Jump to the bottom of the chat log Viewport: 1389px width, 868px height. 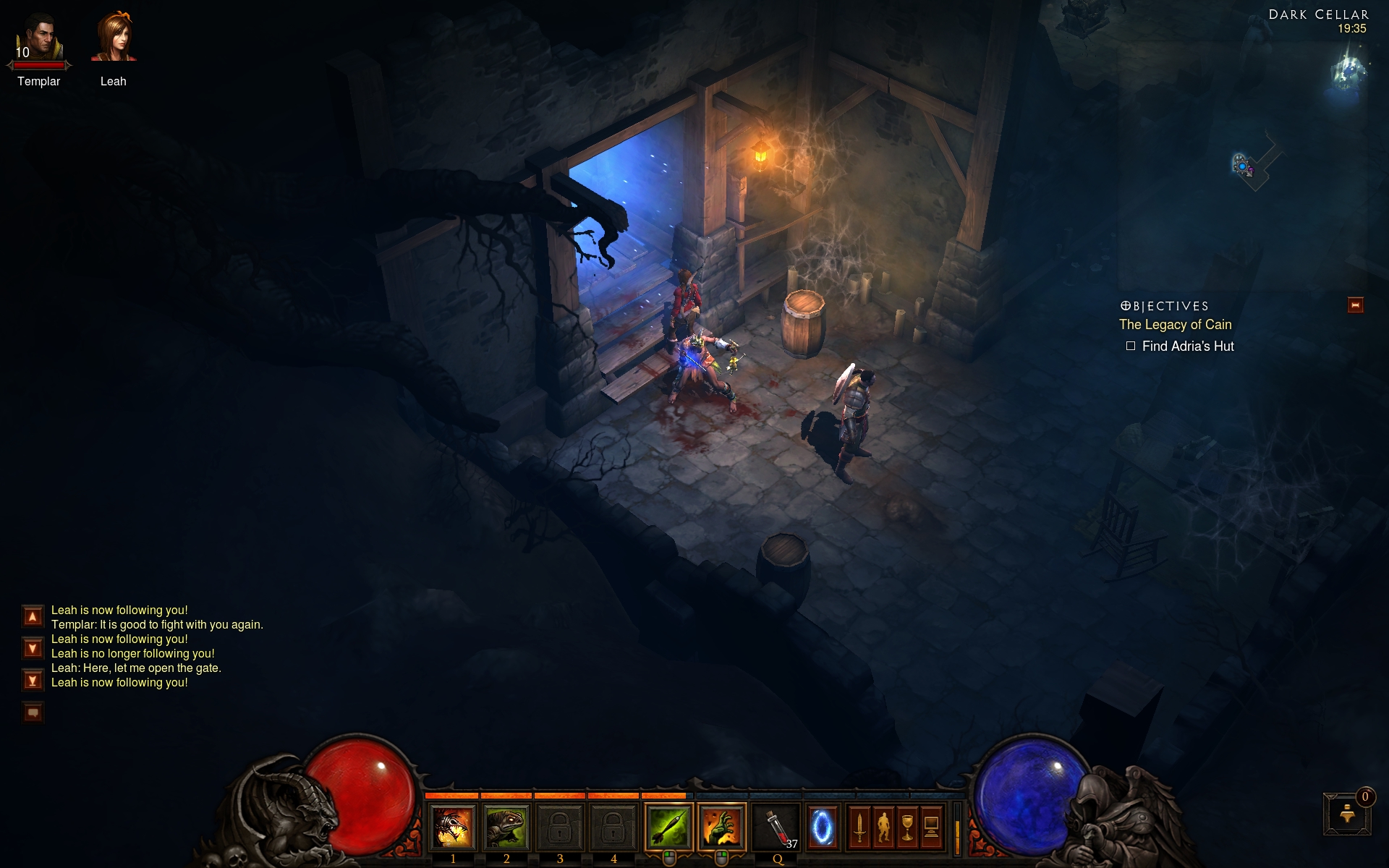click(x=33, y=680)
